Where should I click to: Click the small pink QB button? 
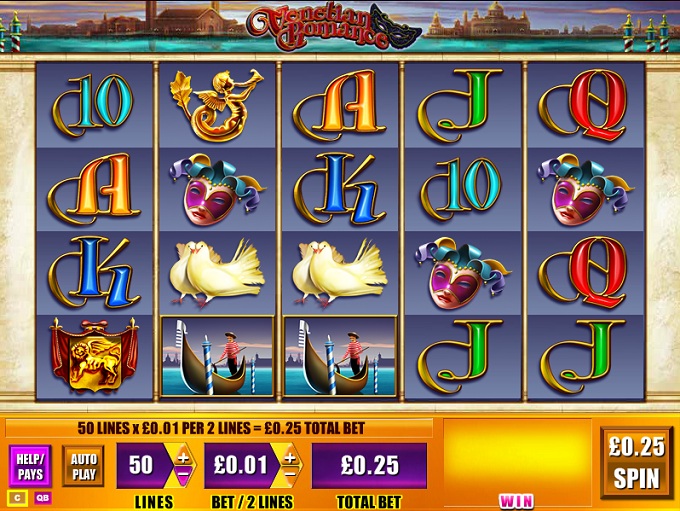point(42,498)
